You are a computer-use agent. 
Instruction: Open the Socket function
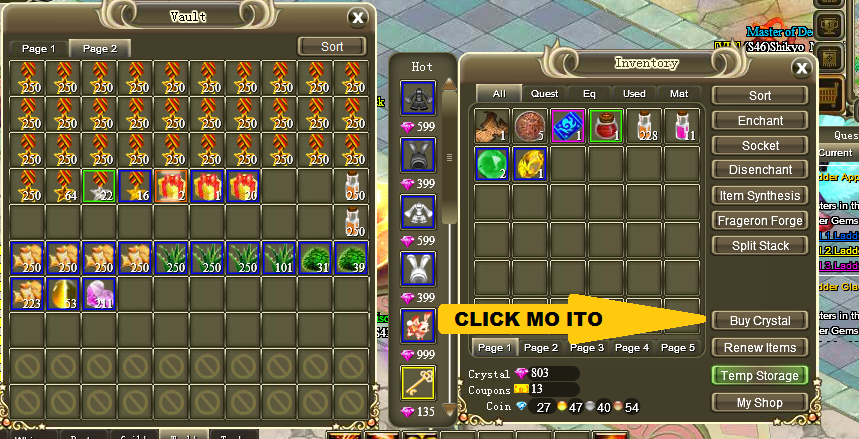click(760, 146)
